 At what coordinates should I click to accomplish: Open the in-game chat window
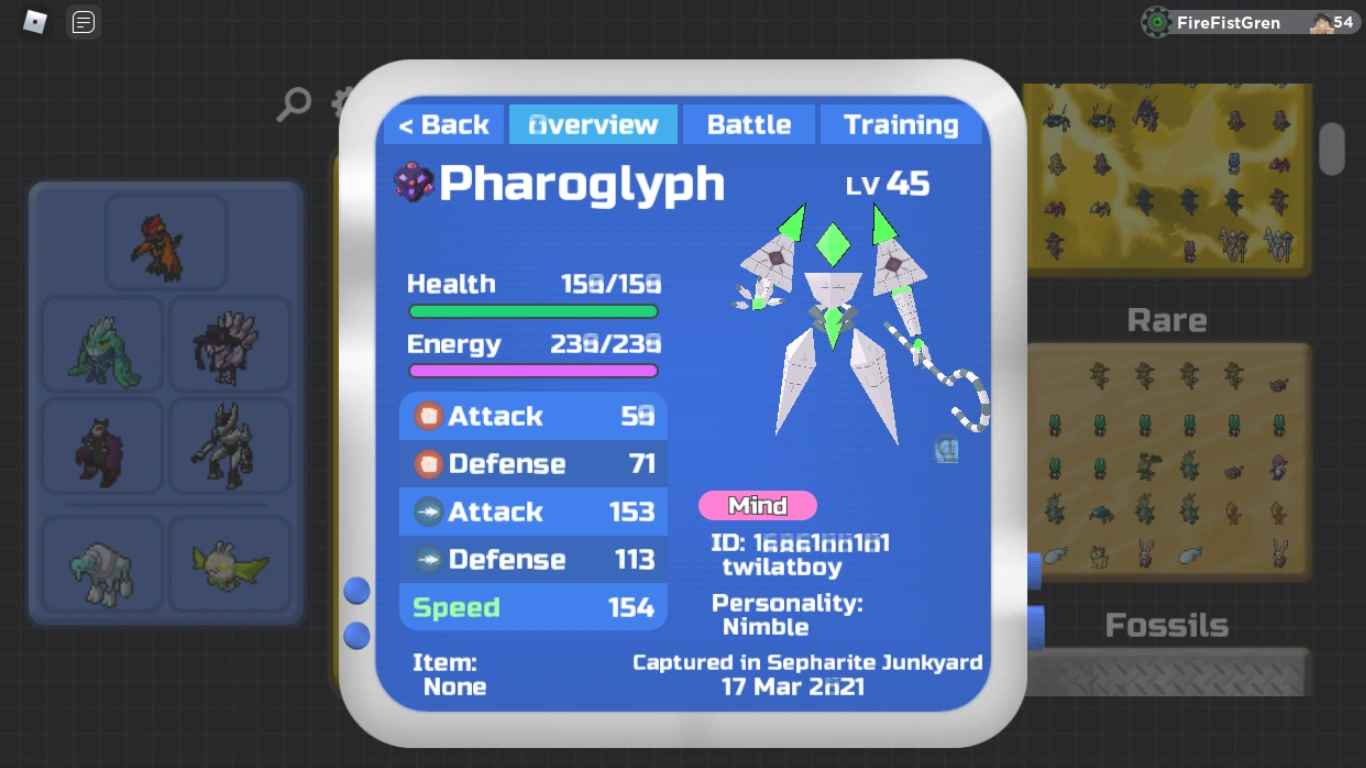pyautogui.click(x=83, y=22)
